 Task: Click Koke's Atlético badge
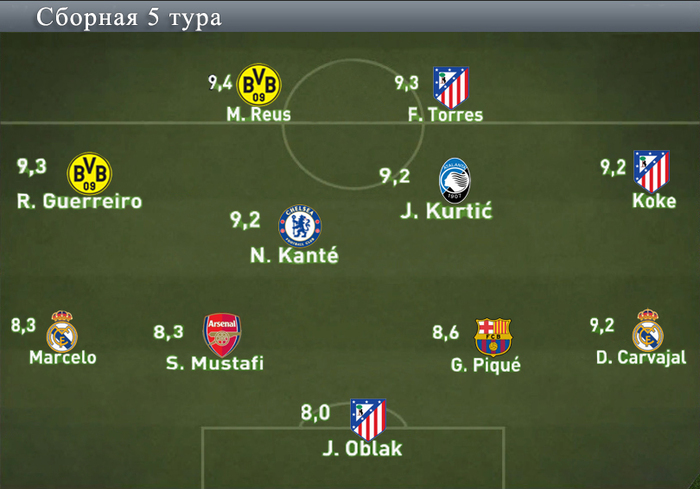pos(651,171)
